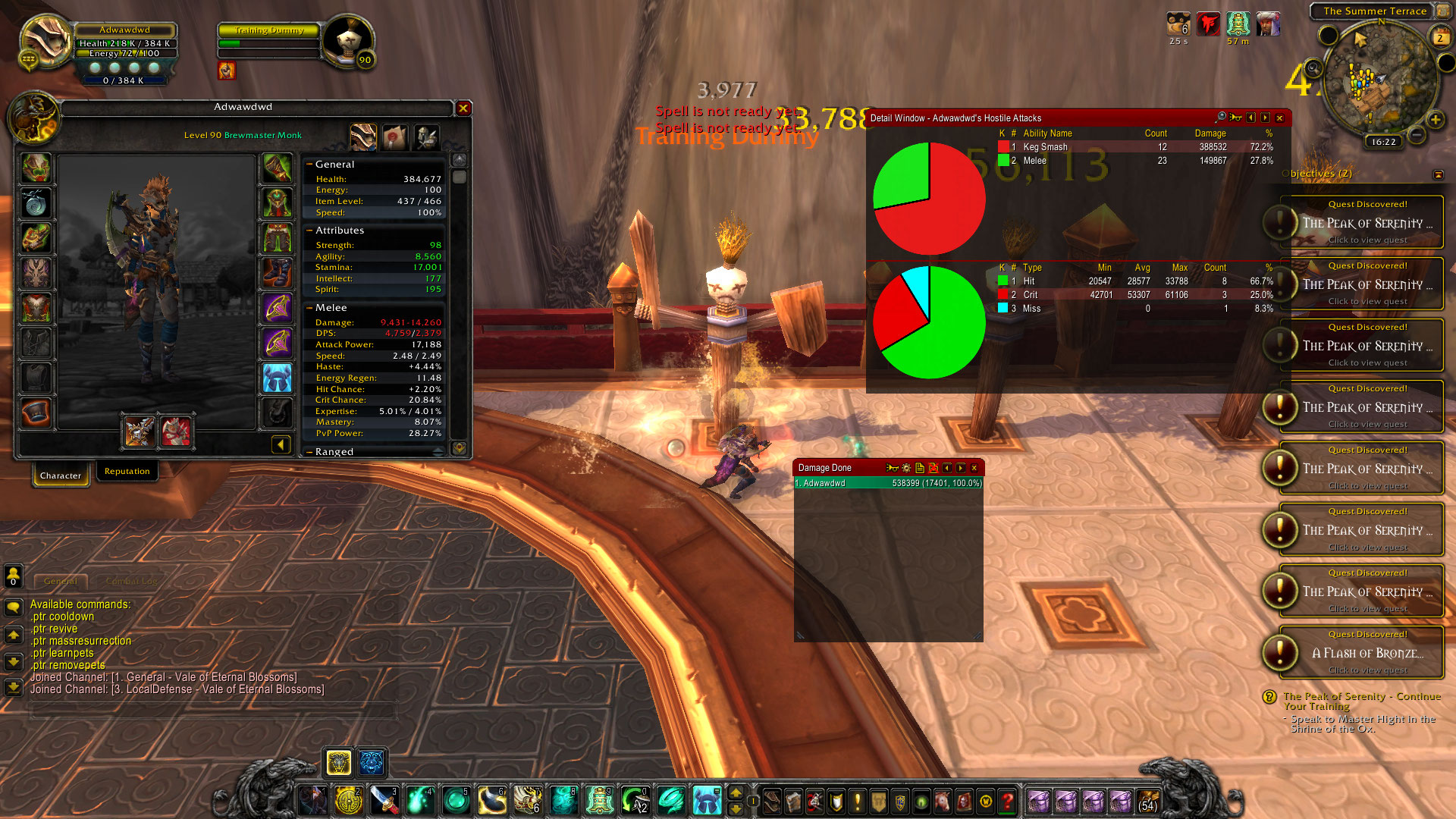Close the Adwawdwd character panel
The width and height of the screenshot is (1456, 819).
pyautogui.click(x=463, y=108)
